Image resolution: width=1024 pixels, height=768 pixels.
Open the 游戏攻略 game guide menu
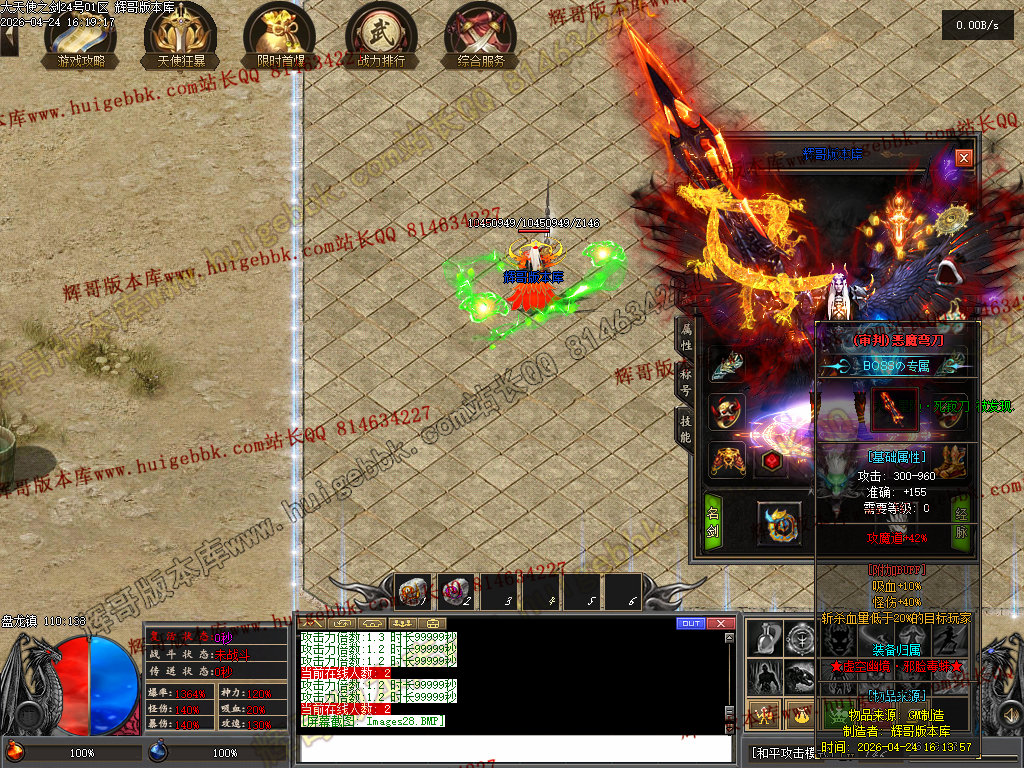coord(79,35)
